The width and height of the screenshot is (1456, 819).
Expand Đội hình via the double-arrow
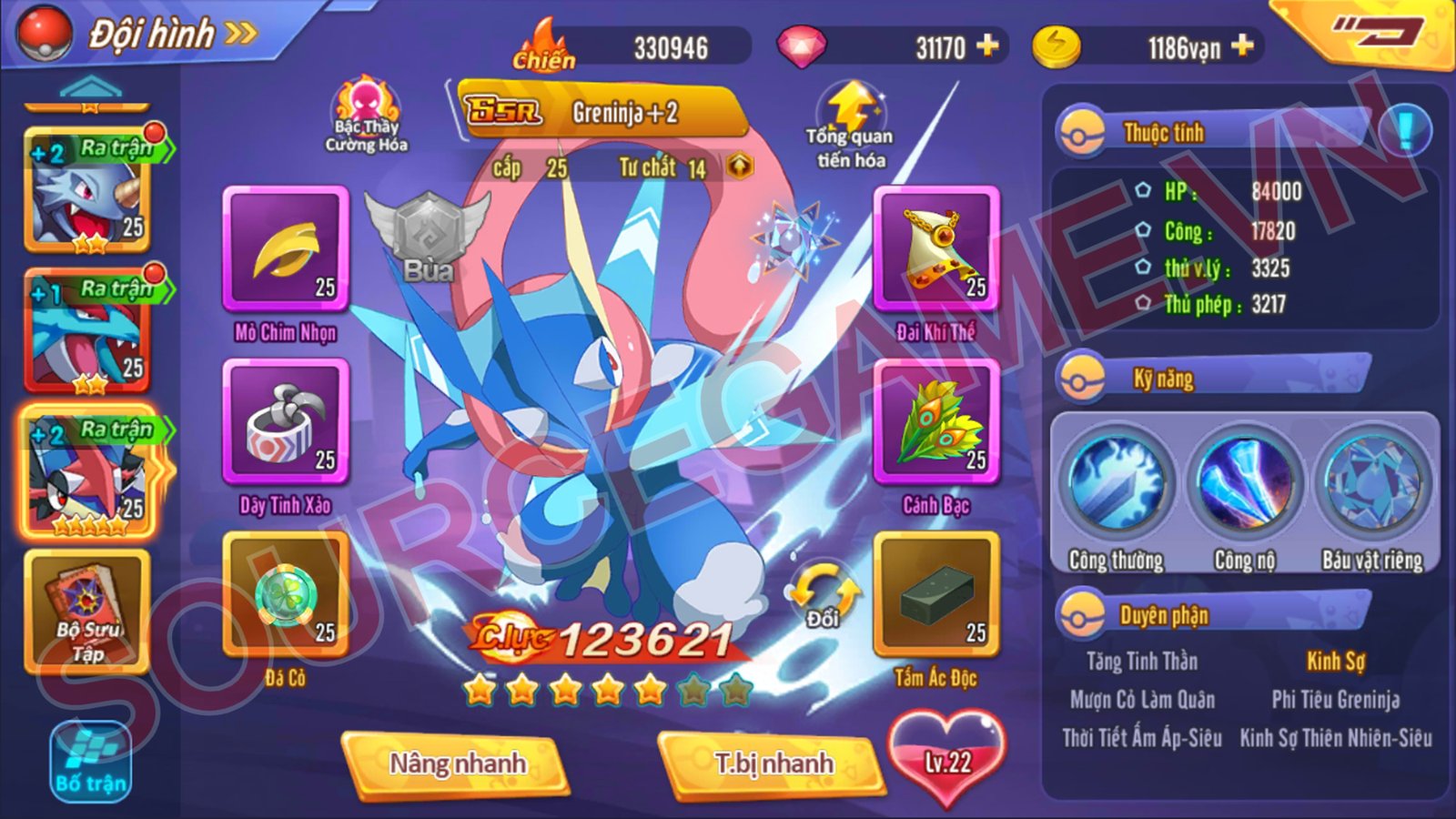(x=238, y=35)
